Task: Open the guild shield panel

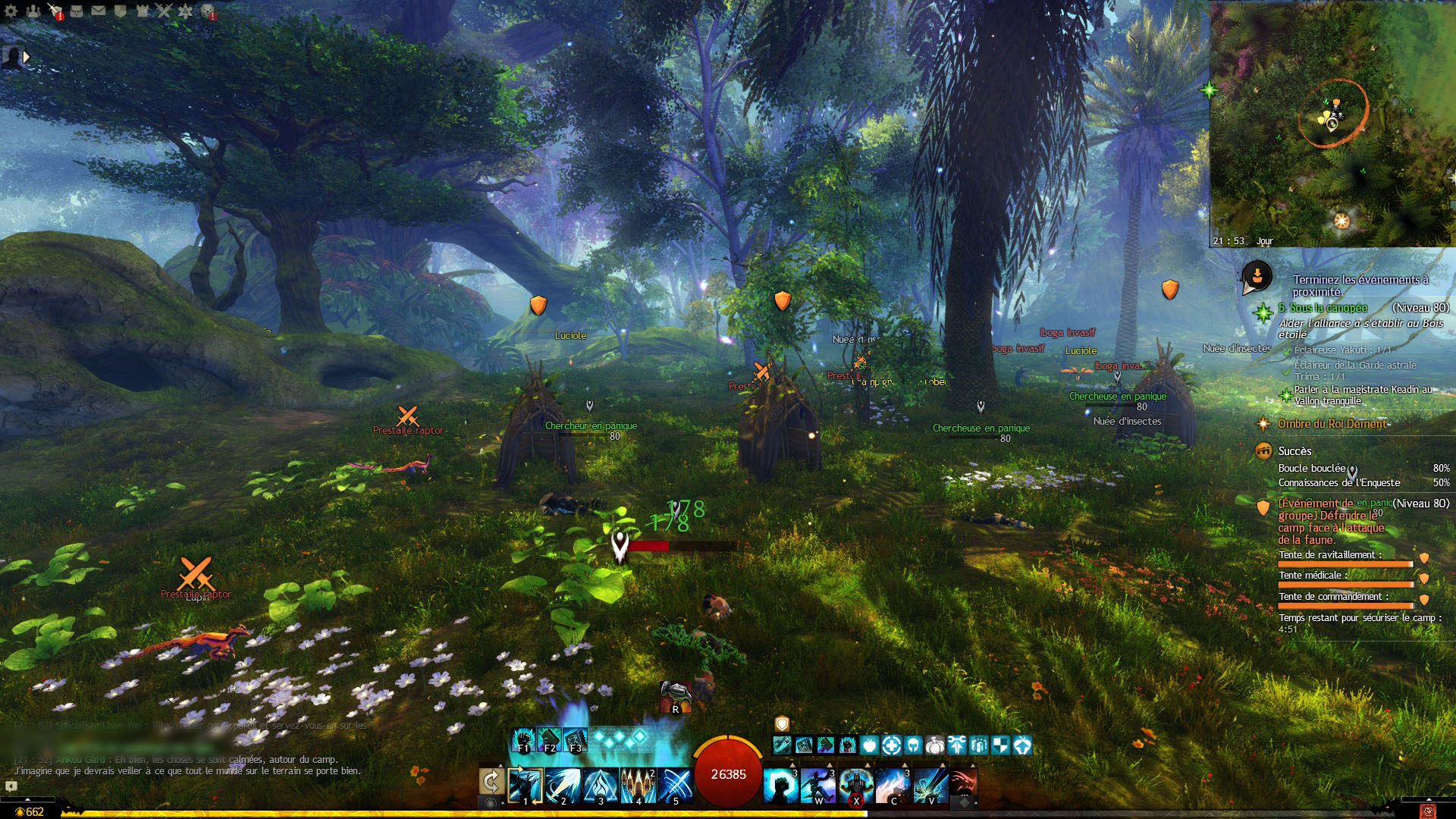Action: 120,11
